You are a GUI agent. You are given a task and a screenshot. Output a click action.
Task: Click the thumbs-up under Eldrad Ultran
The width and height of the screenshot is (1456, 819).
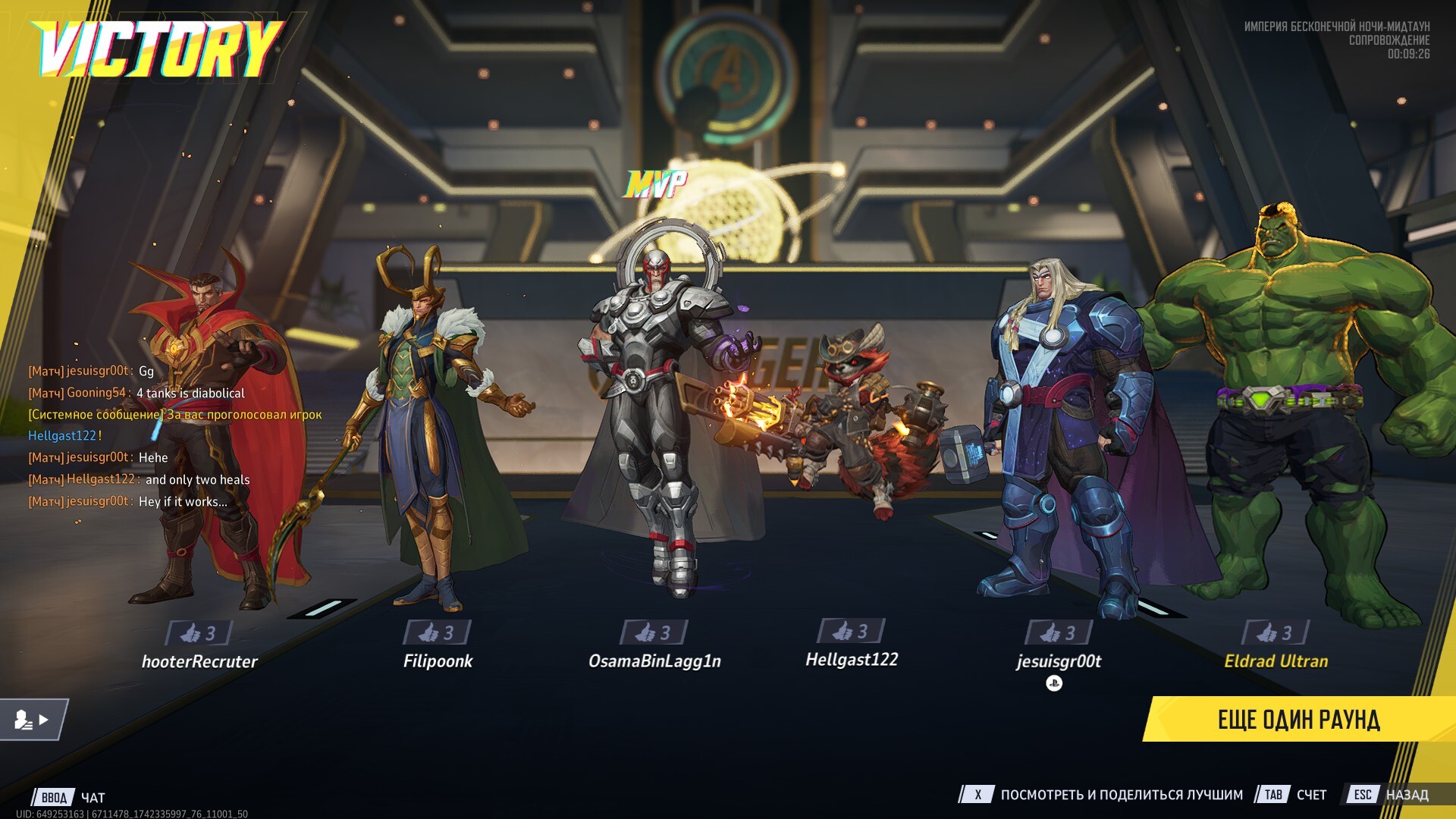point(1276,632)
